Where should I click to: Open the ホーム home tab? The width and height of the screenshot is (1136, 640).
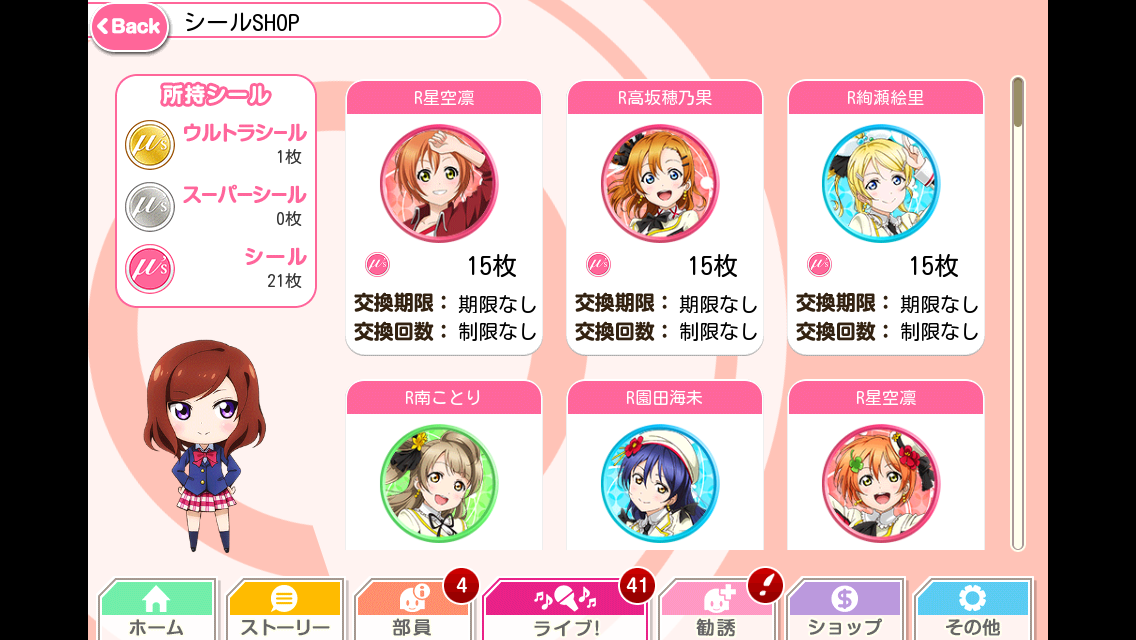tap(156, 610)
